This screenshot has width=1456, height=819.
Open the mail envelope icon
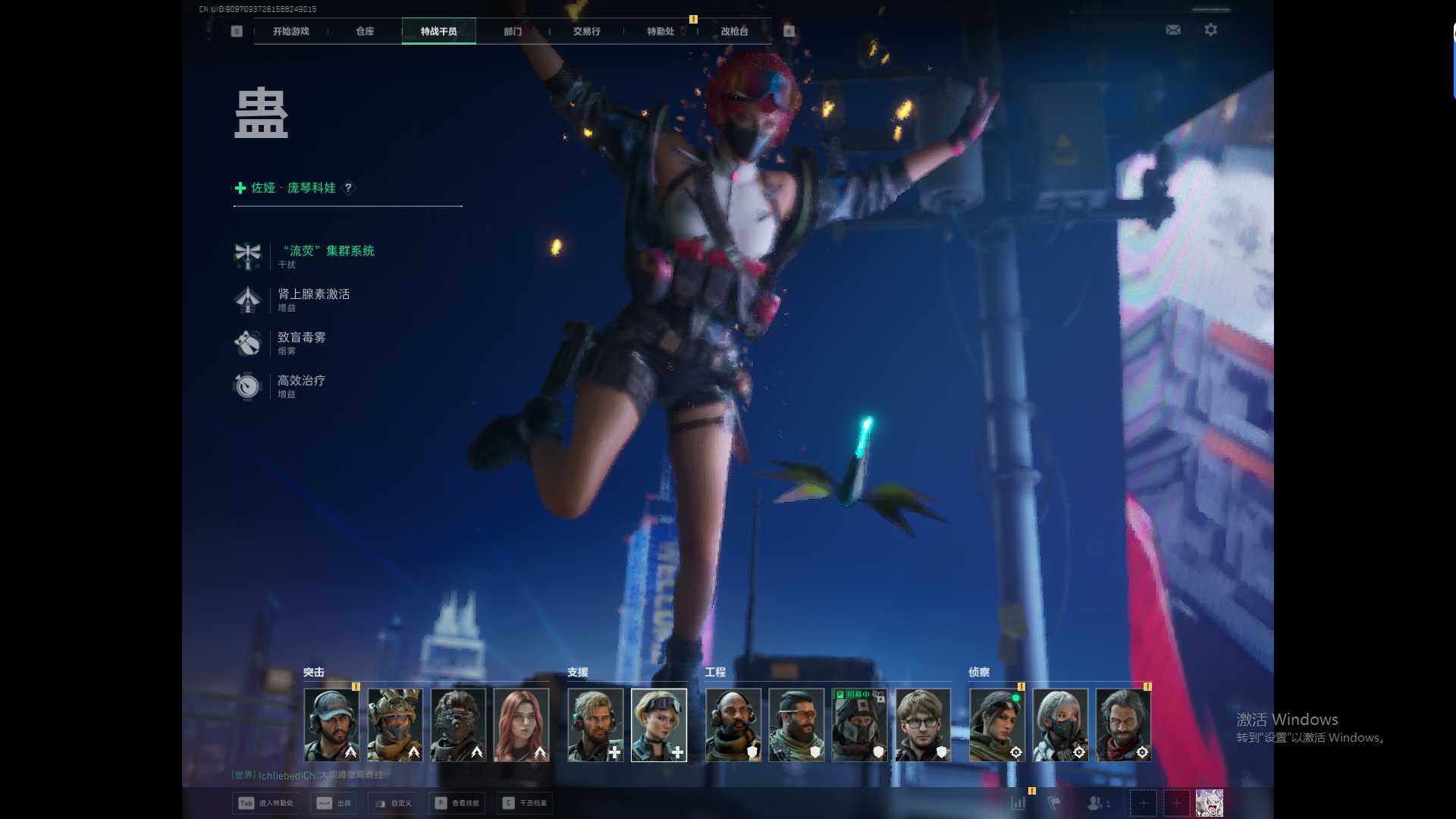1173,30
